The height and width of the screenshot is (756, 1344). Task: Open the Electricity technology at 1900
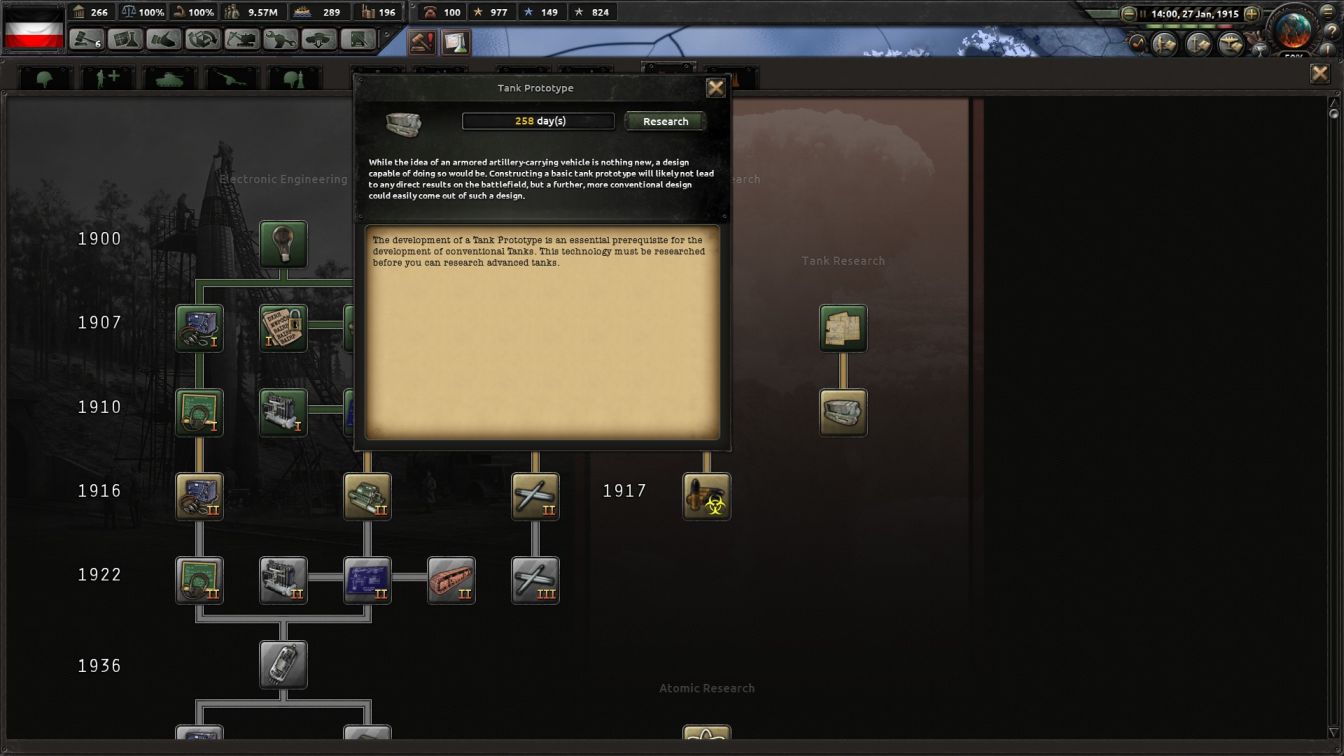coord(283,246)
